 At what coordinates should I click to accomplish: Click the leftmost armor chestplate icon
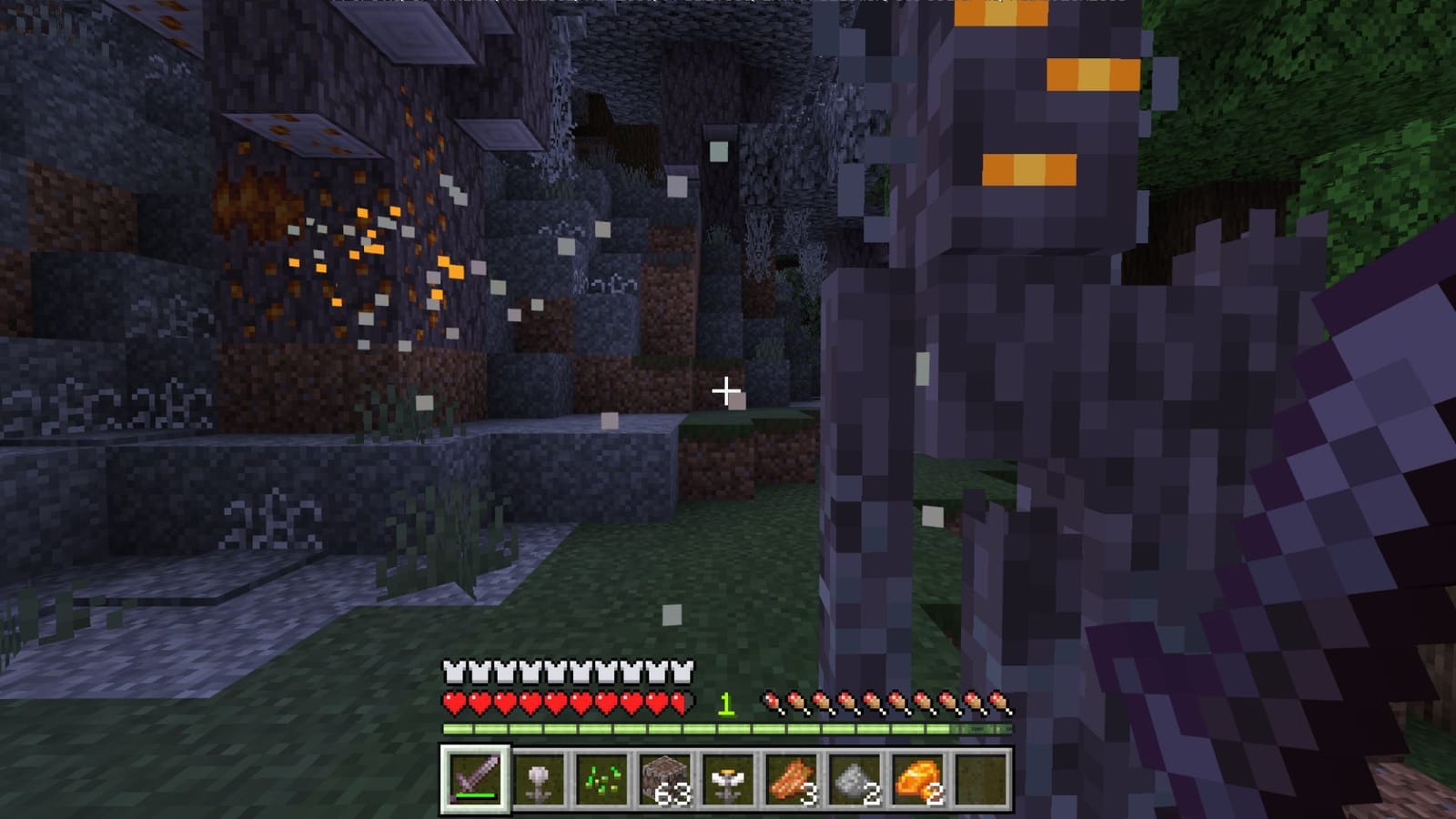pos(452,671)
